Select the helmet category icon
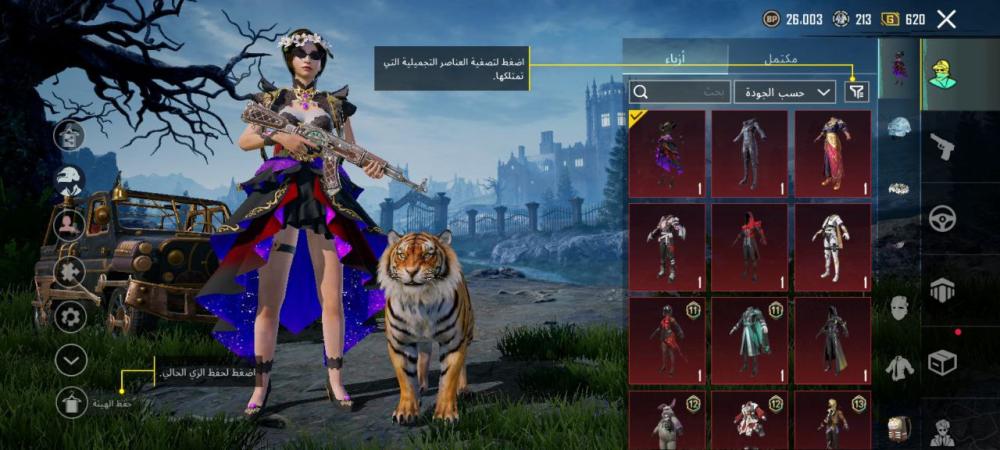This screenshot has width=1000, height=450. [x=900, y=127]
